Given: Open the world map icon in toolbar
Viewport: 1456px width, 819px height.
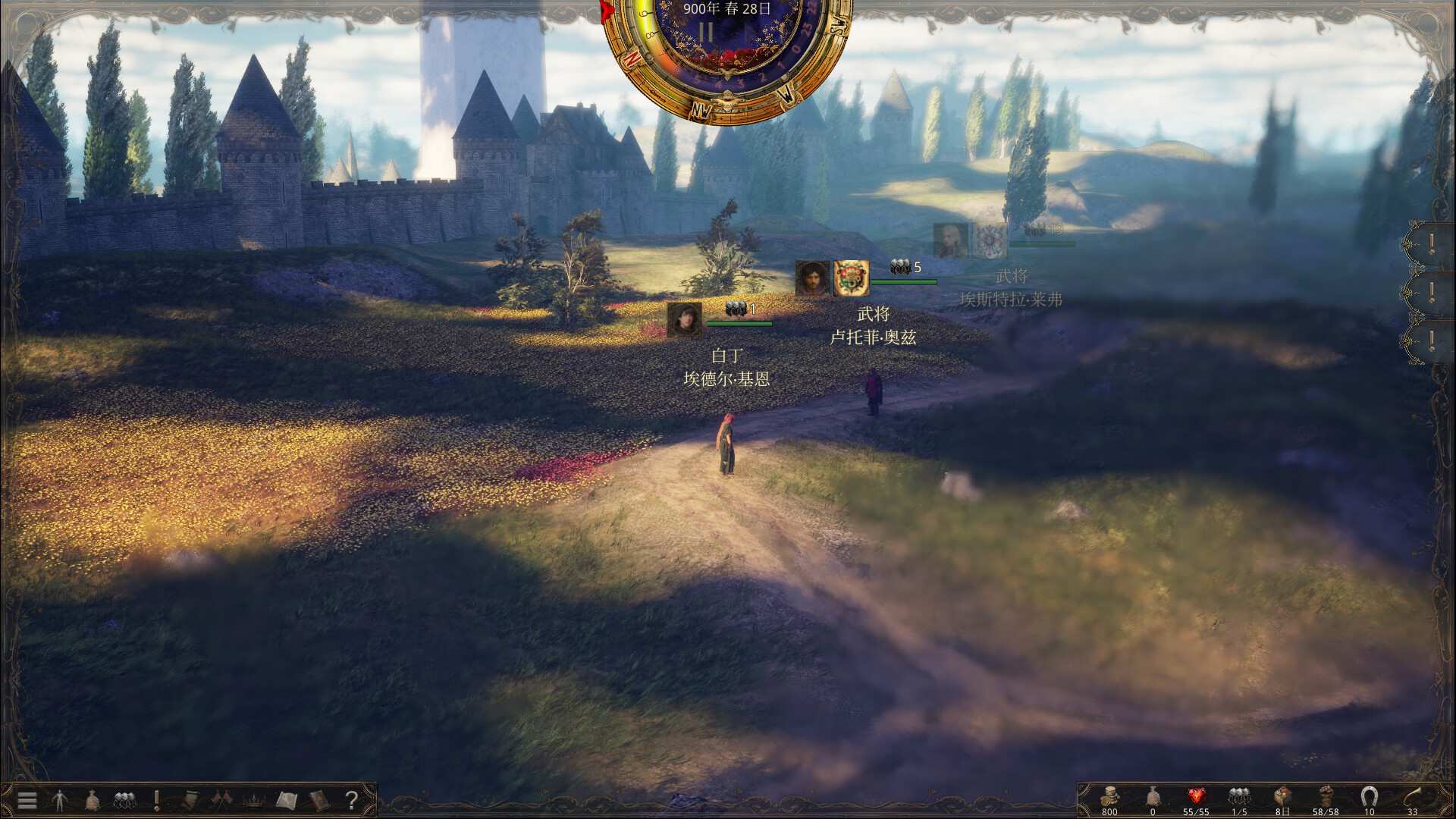Looking at the screenshot, I should pyautogui.click(x=287, y=800).
